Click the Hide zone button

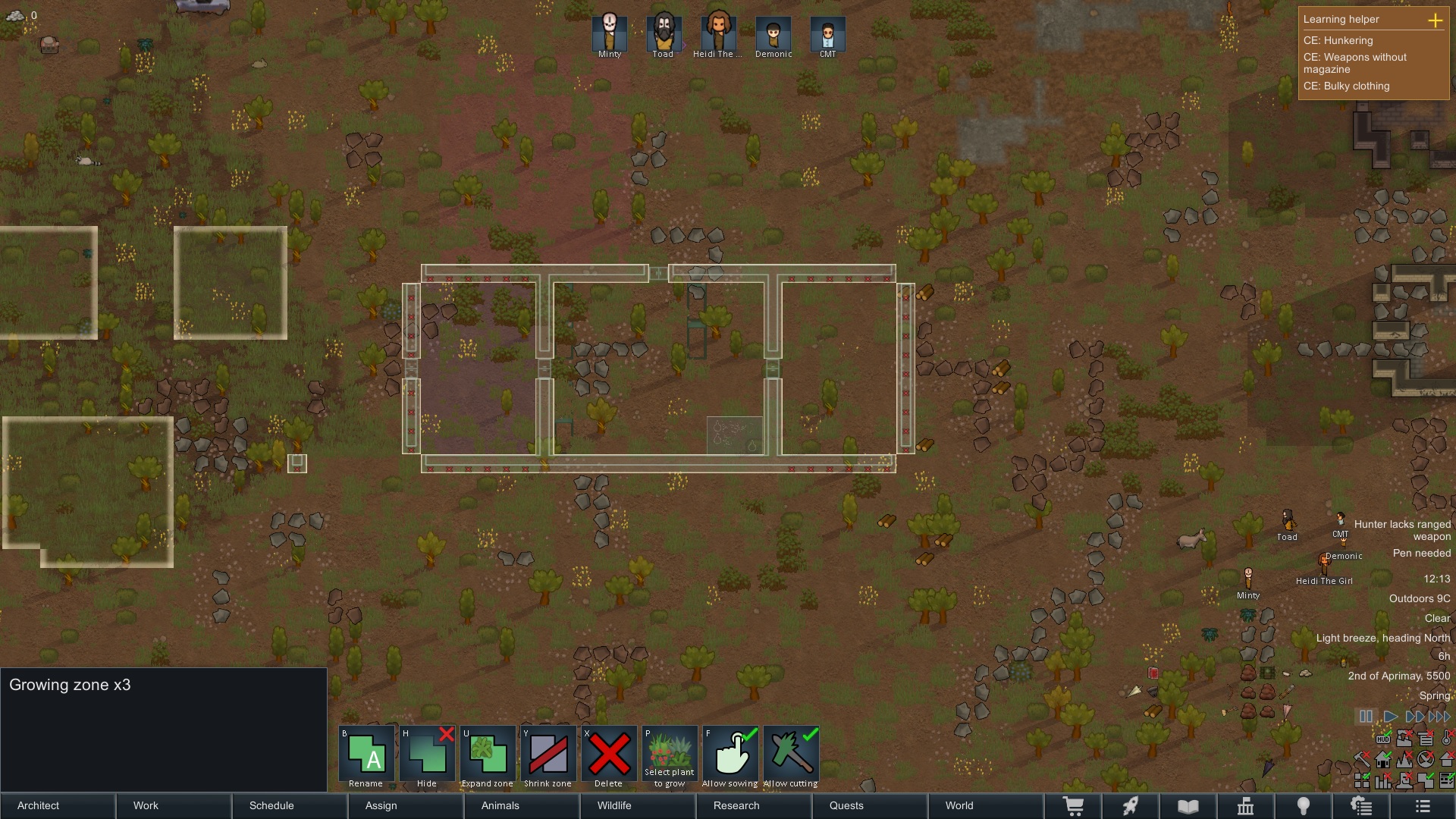pyautogui.click(x=427, y=757)
